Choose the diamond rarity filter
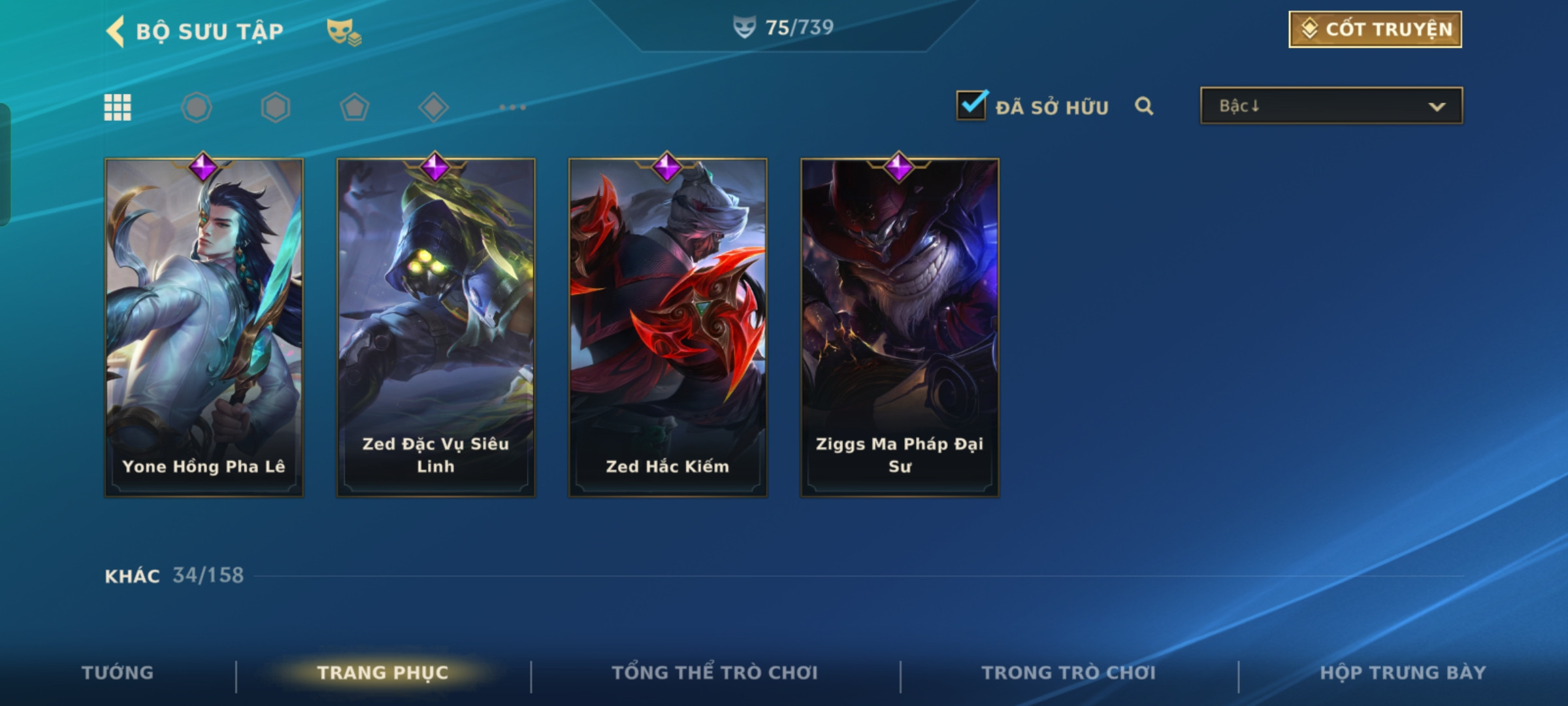Image resolution: width=1568 pixels, height=706 pixels. click(x=433, y=107)
